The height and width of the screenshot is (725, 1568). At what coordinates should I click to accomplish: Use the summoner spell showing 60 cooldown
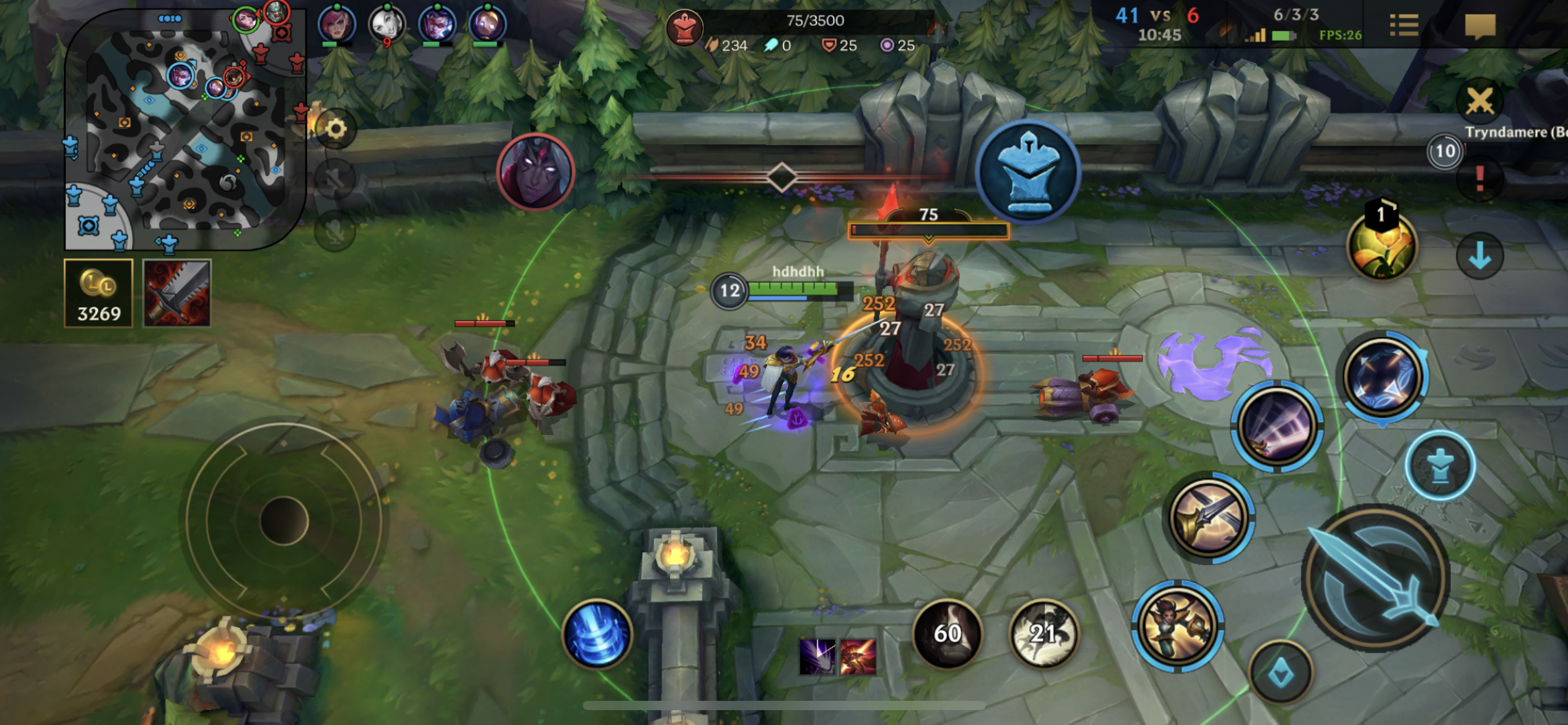tap(947, 633)
